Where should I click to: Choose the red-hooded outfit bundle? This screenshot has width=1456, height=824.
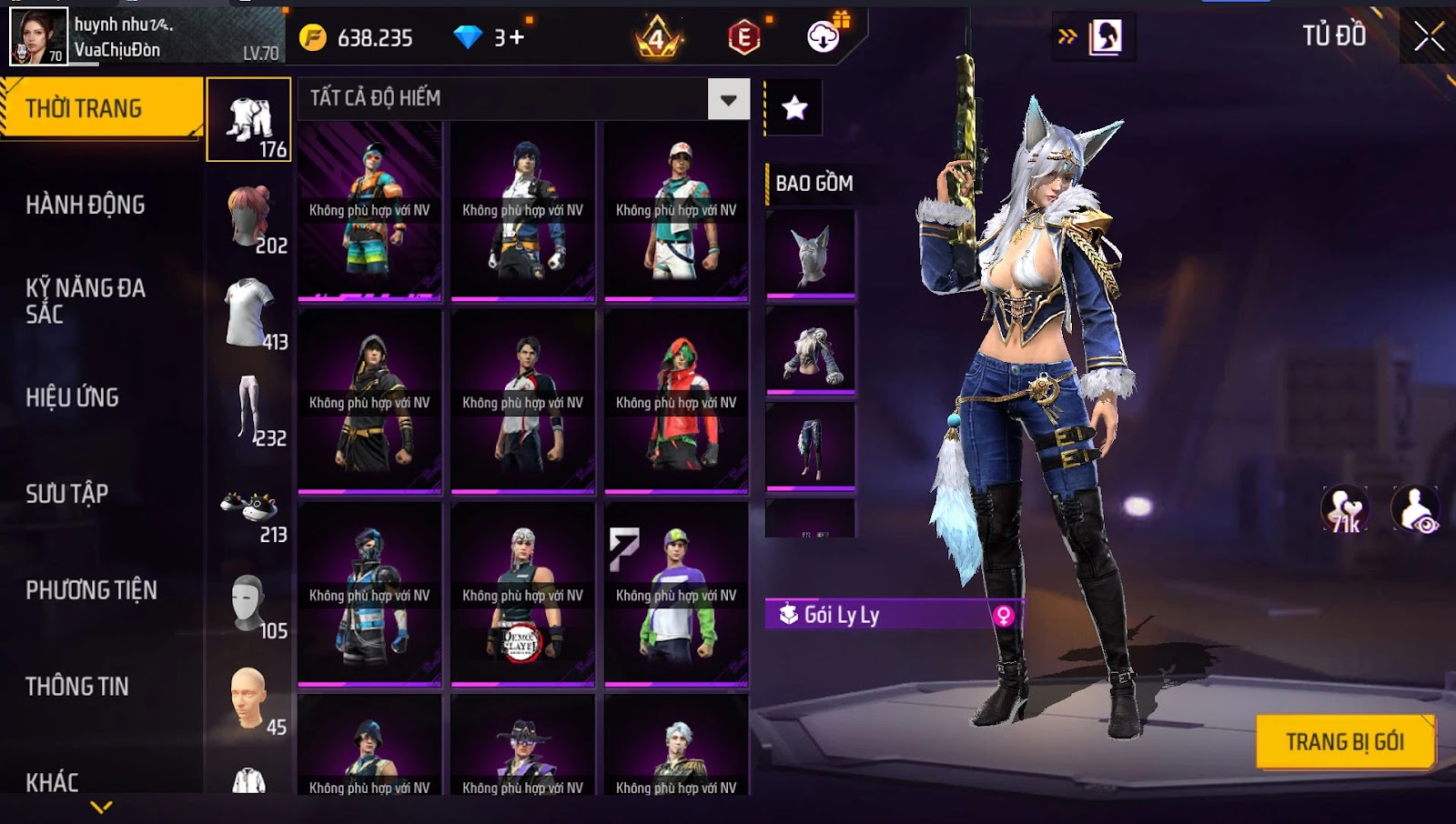coord(676,401)
